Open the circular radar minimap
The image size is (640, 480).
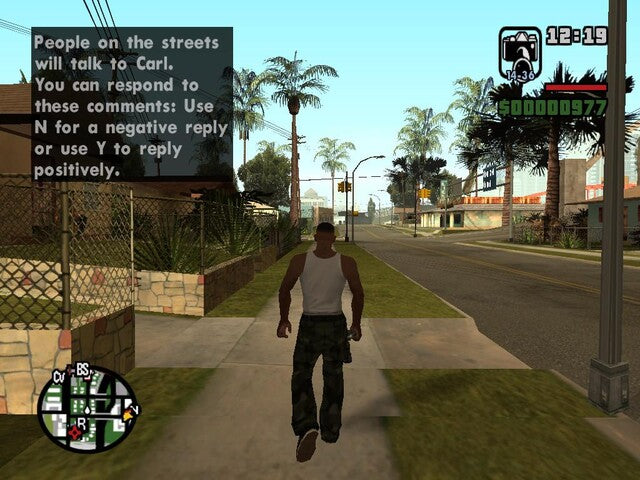coord(87,409)
